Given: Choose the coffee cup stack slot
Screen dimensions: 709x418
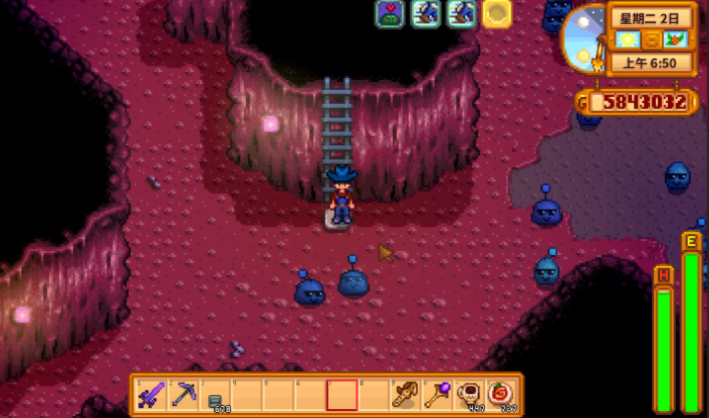Looking at the screenshot, I should (468, 394).
